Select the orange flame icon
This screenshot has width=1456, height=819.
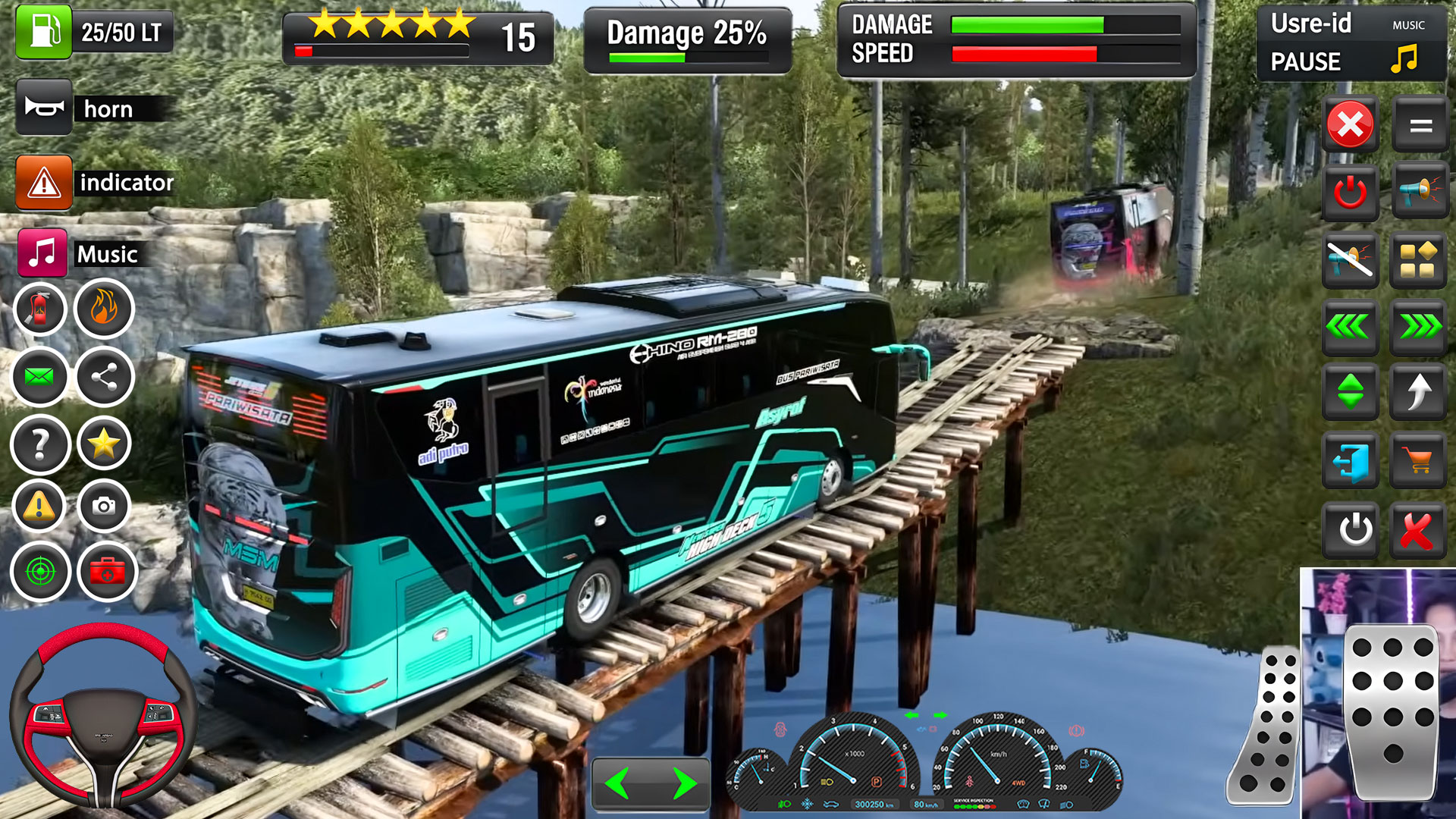tap(104, 309)
